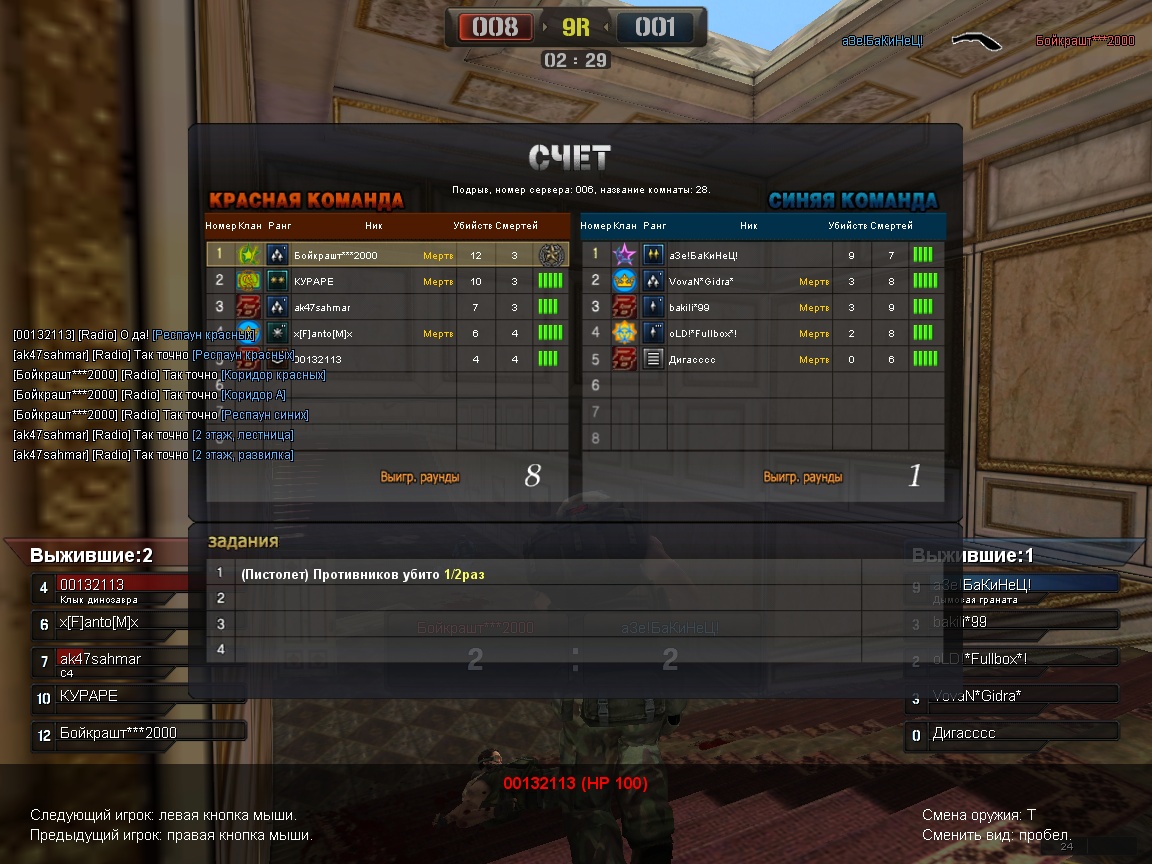
Task: Select bakili*99 row in the blue team scoreboard
Action: click(x=762, y=307)
